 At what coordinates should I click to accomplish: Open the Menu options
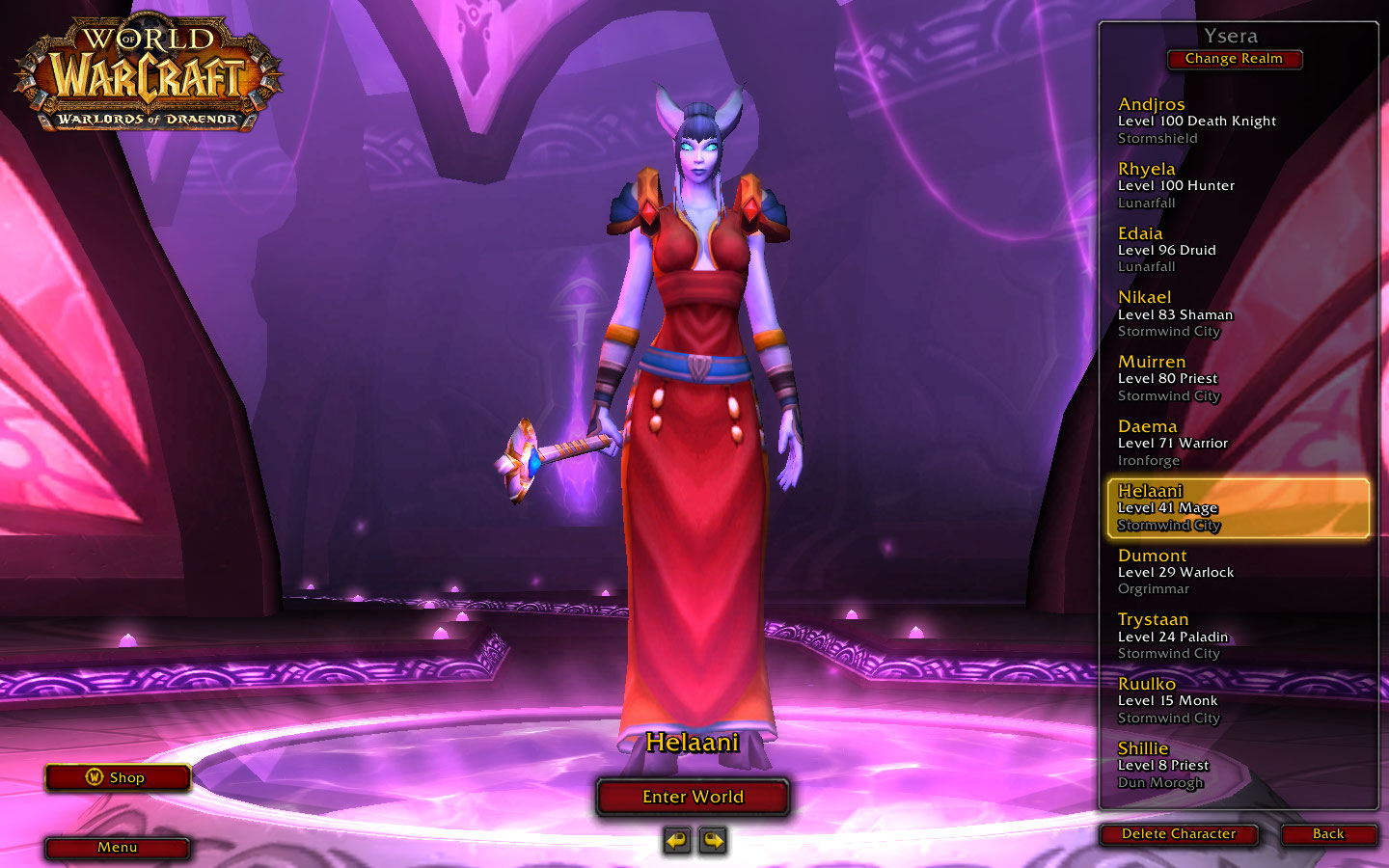117,848
